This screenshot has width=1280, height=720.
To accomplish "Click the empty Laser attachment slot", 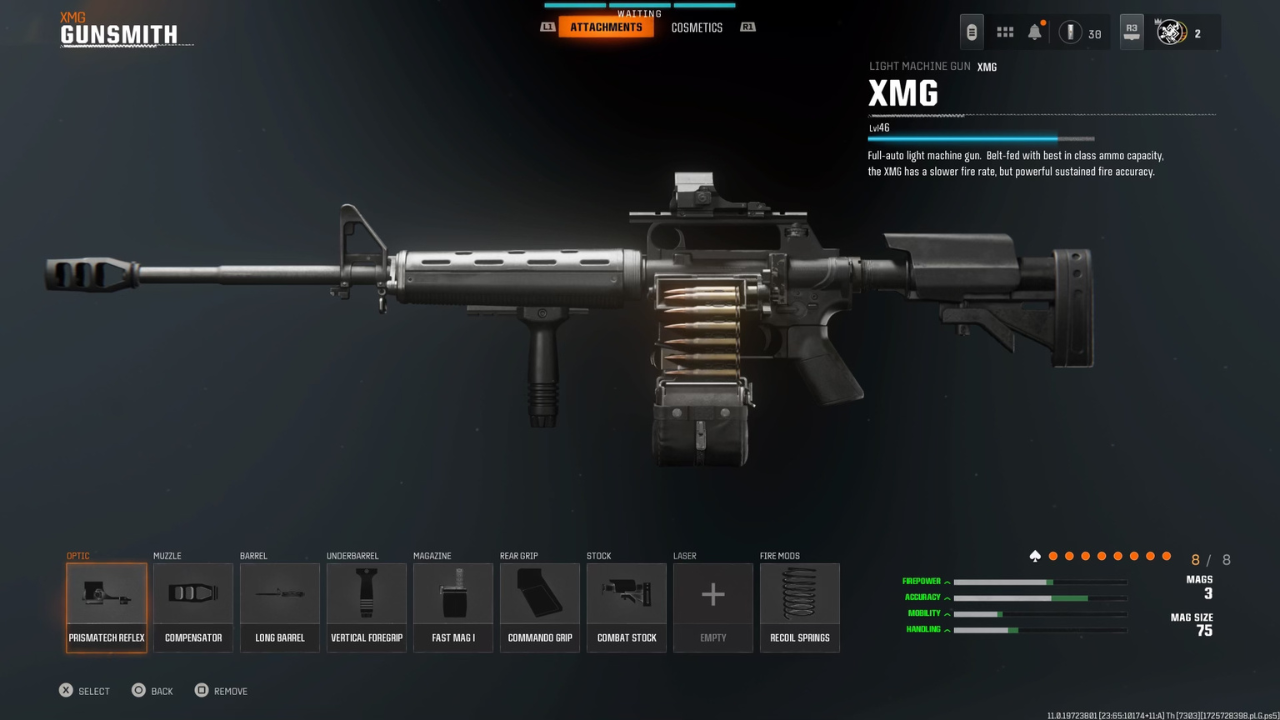I will pos(712,605).
